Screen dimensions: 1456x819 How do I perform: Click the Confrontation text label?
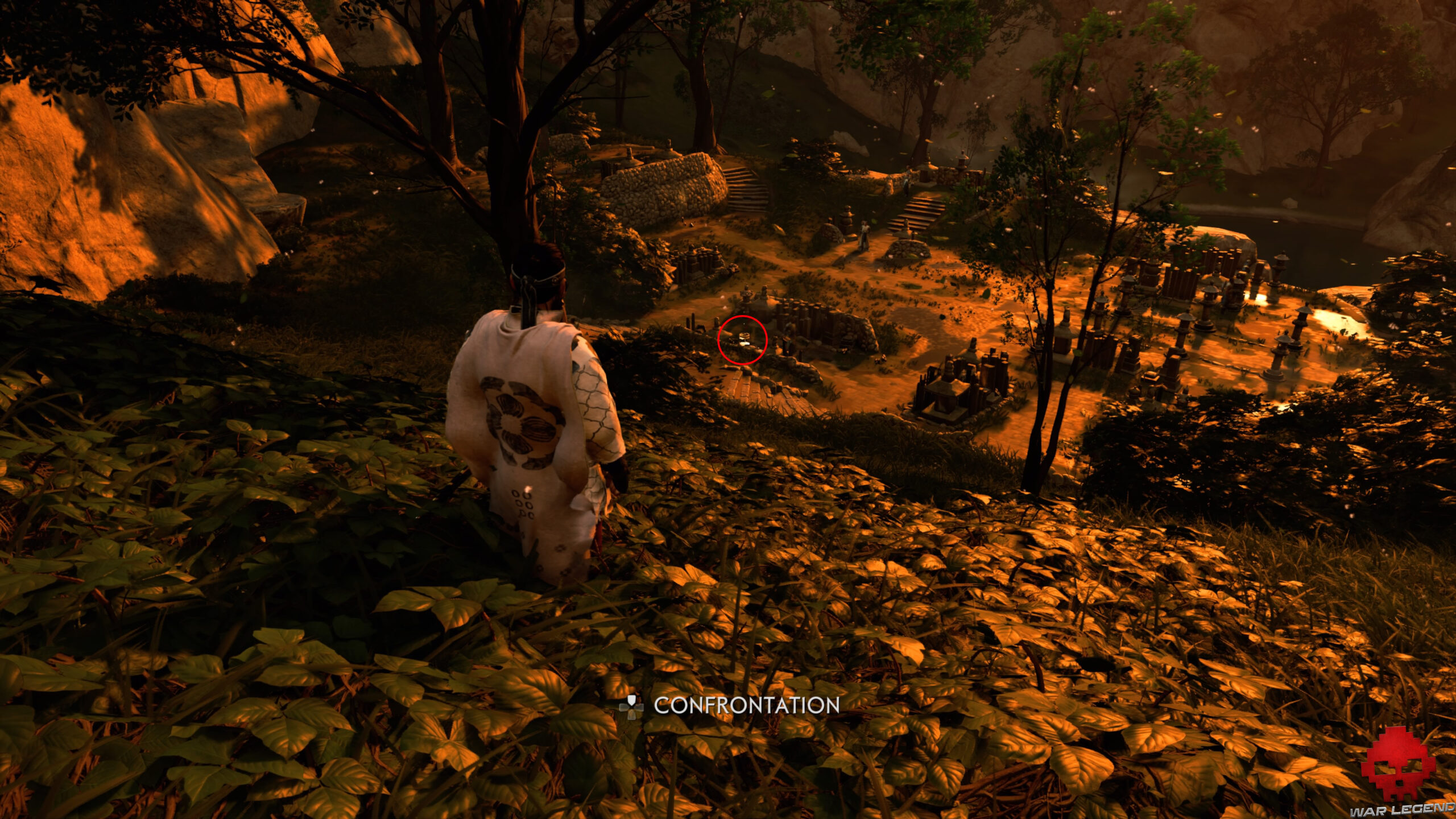(745, 706)
